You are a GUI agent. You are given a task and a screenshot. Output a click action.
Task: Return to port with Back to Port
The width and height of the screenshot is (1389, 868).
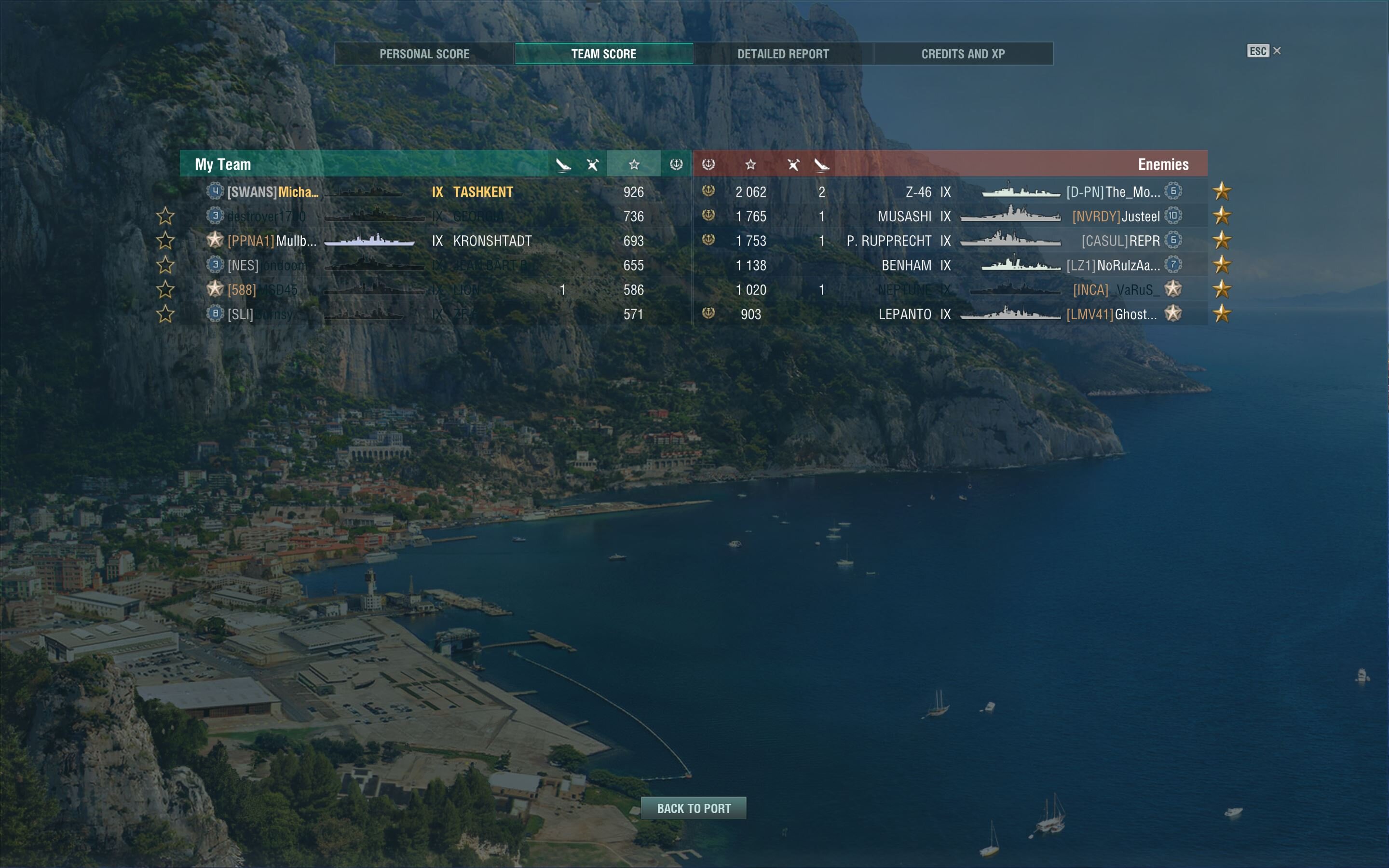[x=694, y=808]
